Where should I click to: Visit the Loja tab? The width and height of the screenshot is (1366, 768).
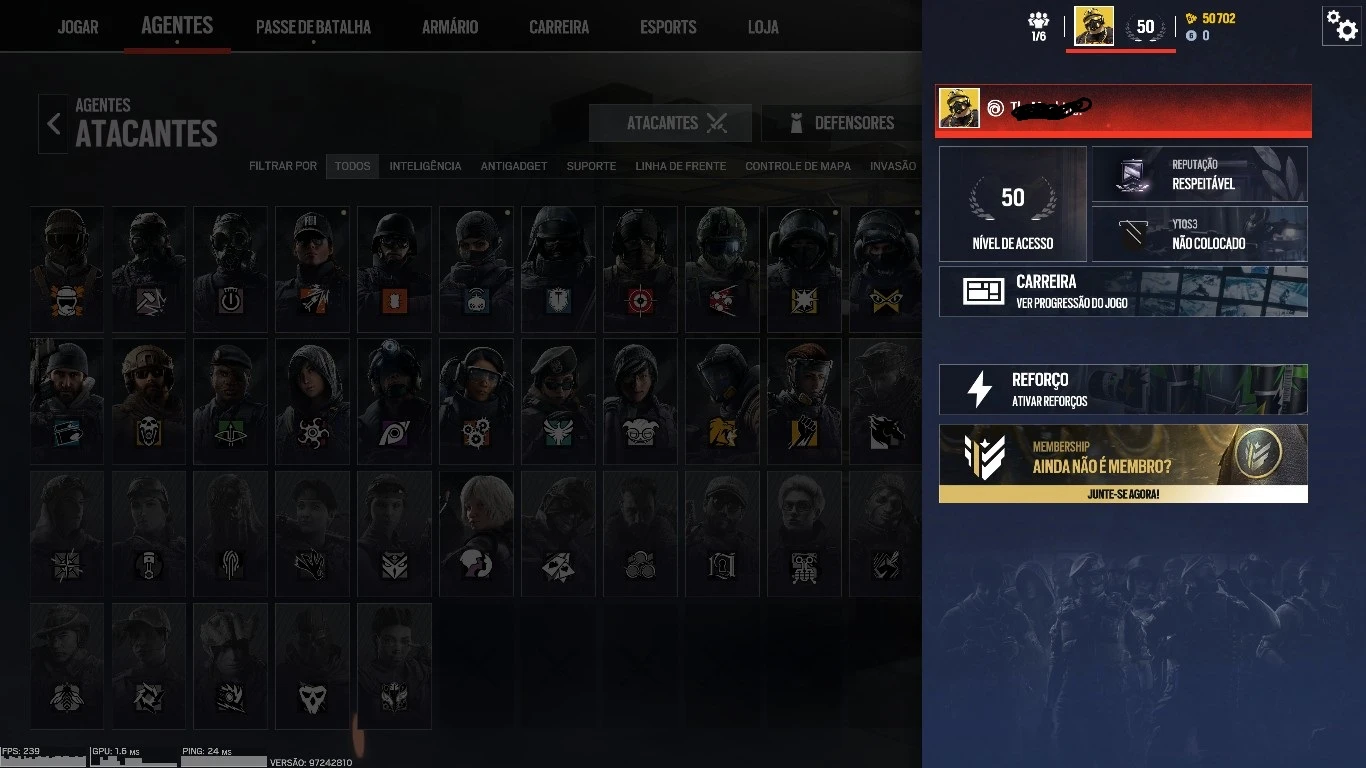[763, 27]
